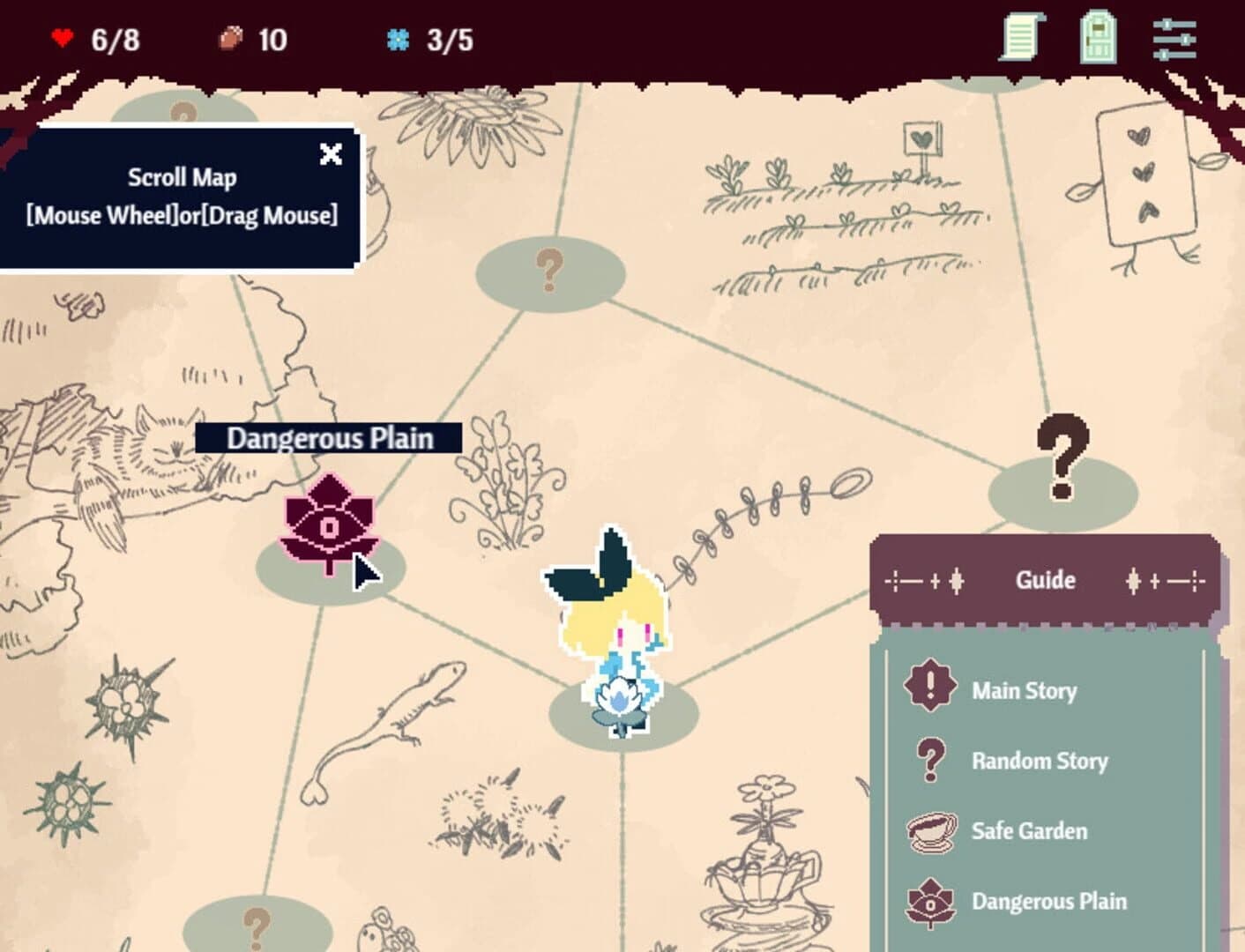
Task: Click the door icon in the top bar
Action: [1096, 38]
